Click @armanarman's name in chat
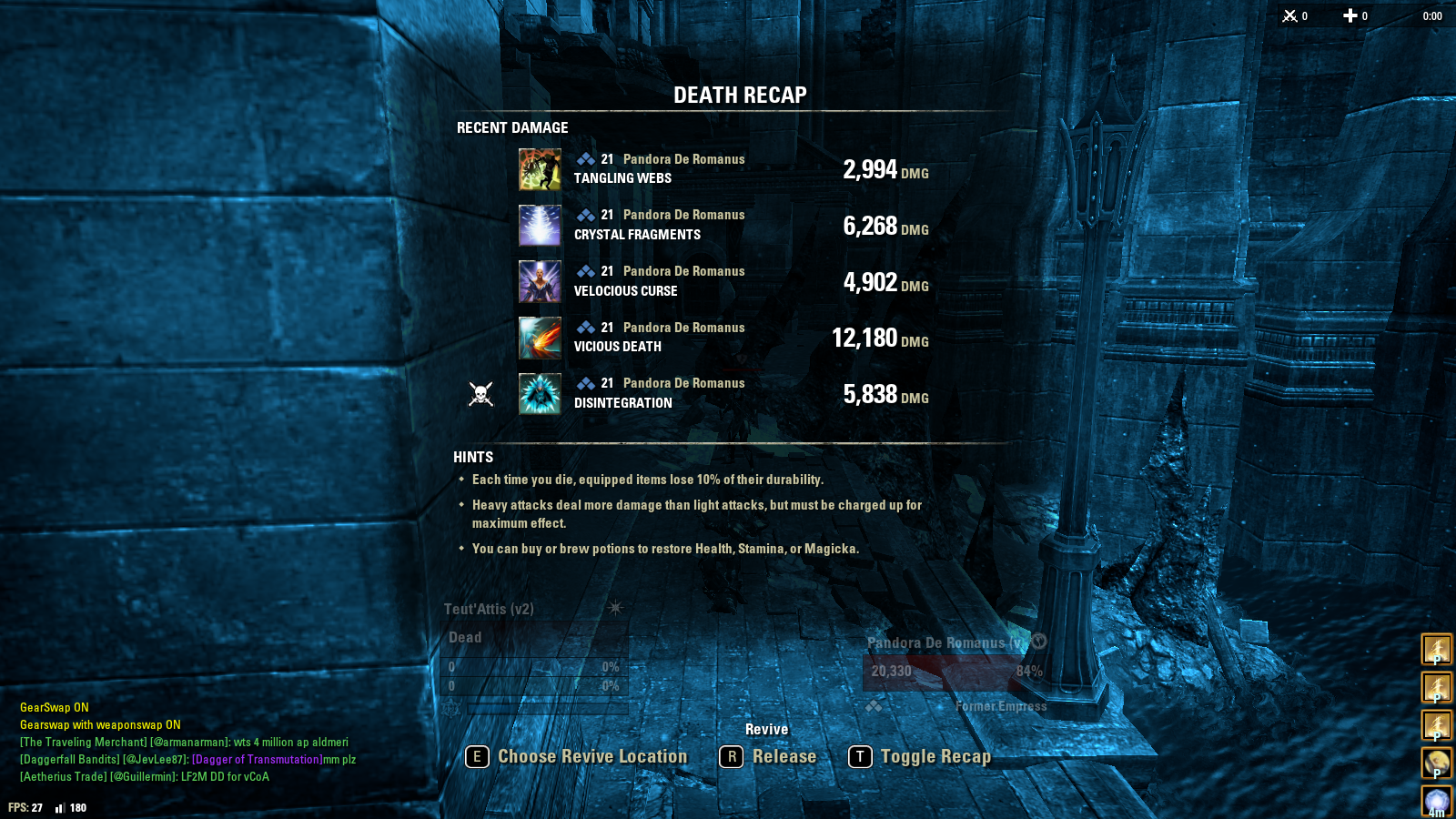 [x=189, y=743]
